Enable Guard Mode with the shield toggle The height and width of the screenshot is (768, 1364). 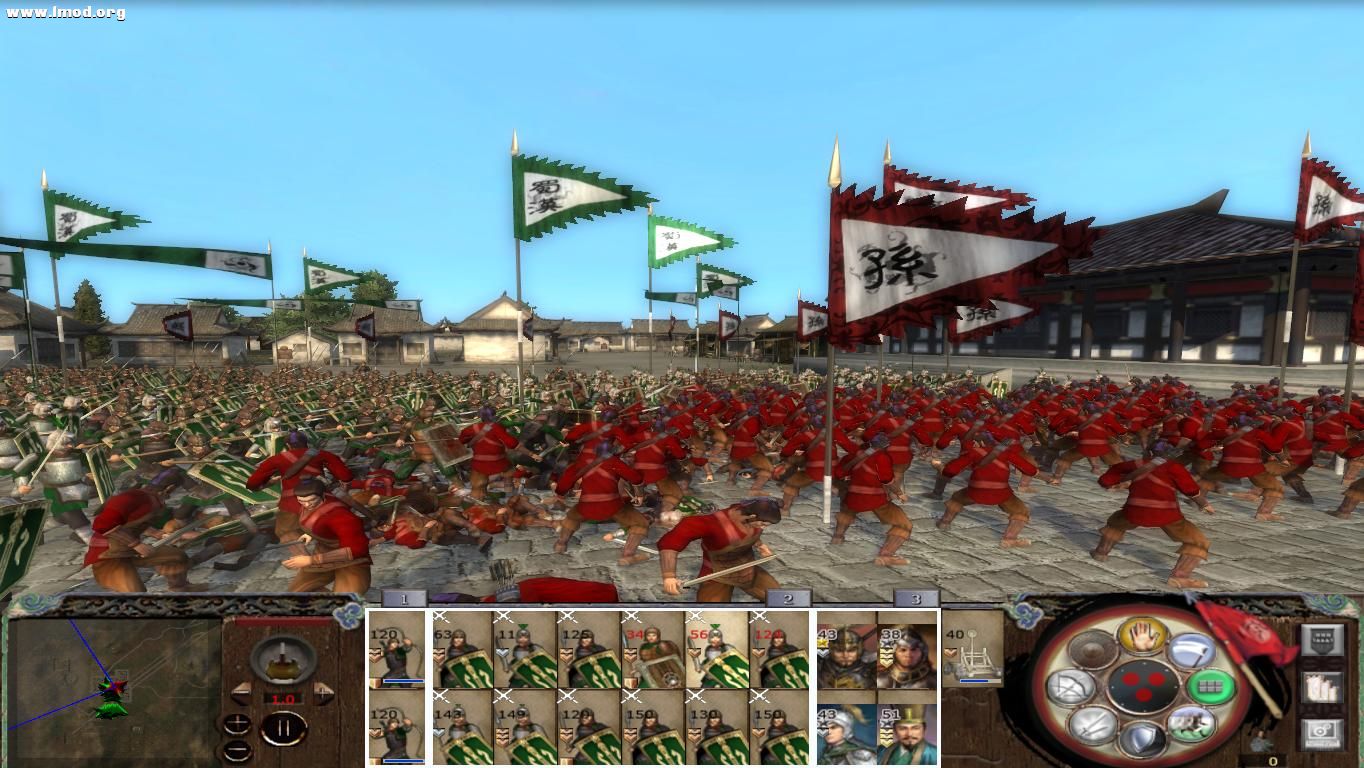coord(1145,738)
